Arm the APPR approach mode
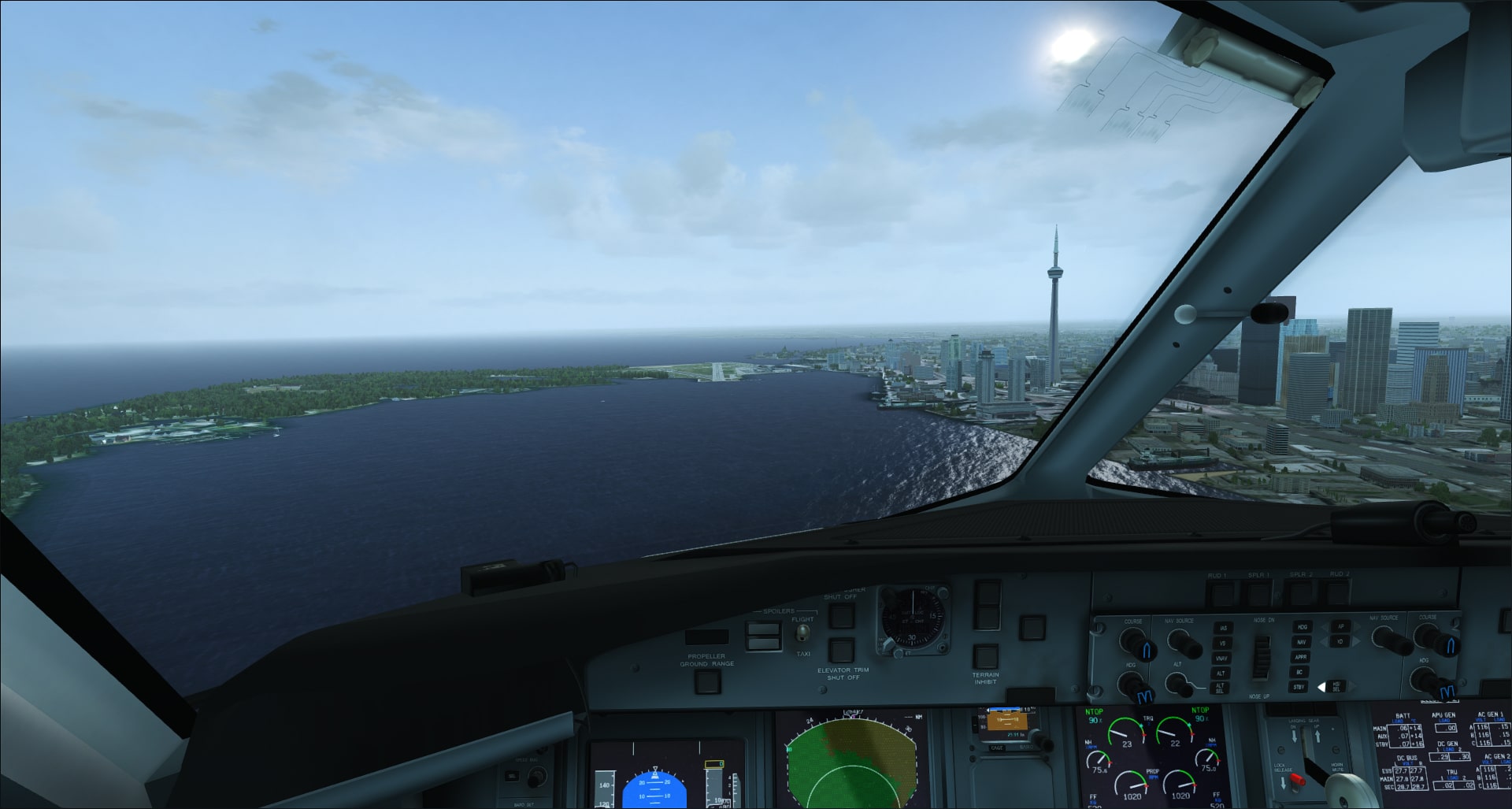 pyautogui.click(x=1301, y=657)
